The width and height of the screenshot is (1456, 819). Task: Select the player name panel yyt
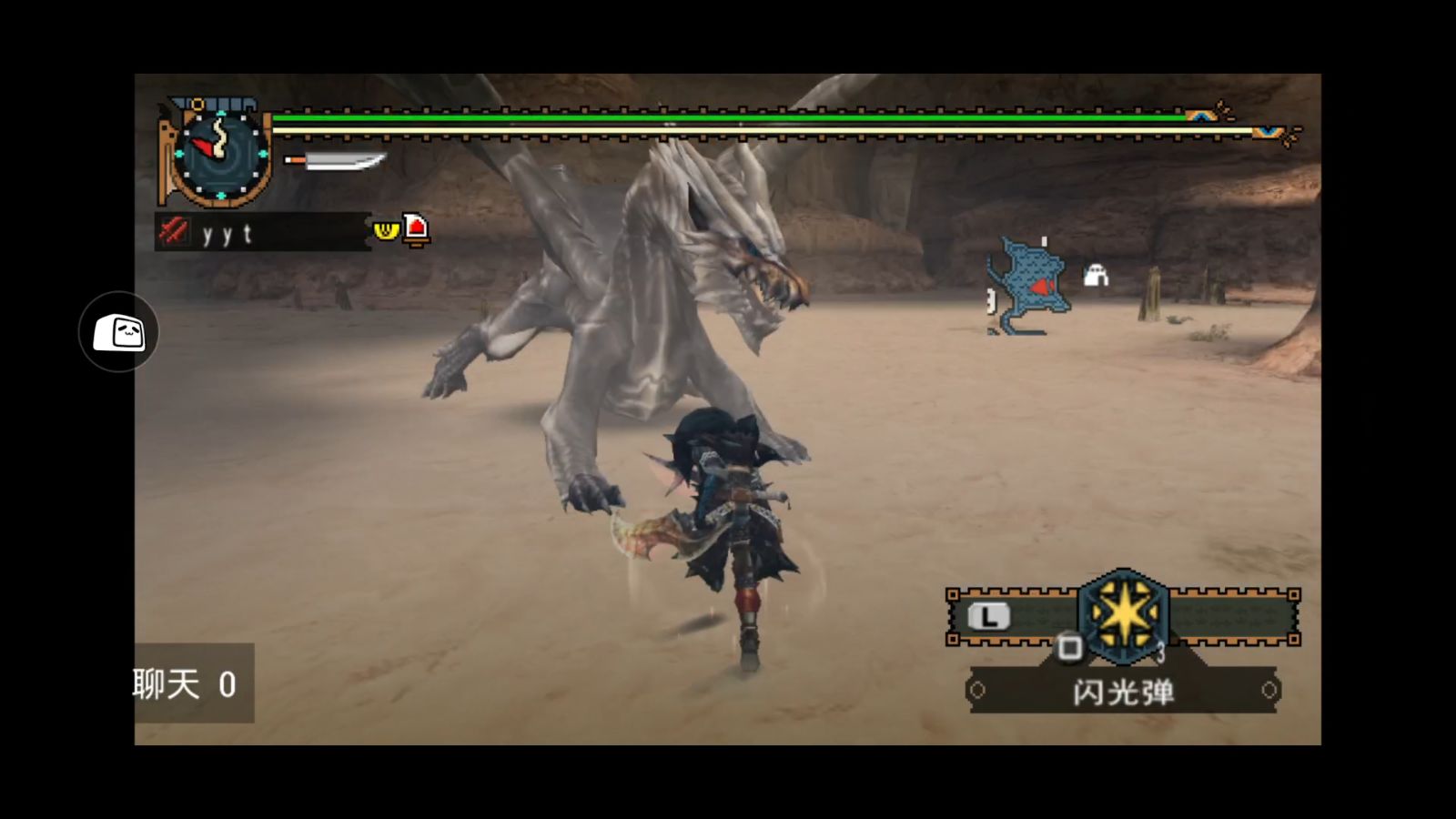pos(262,233)
